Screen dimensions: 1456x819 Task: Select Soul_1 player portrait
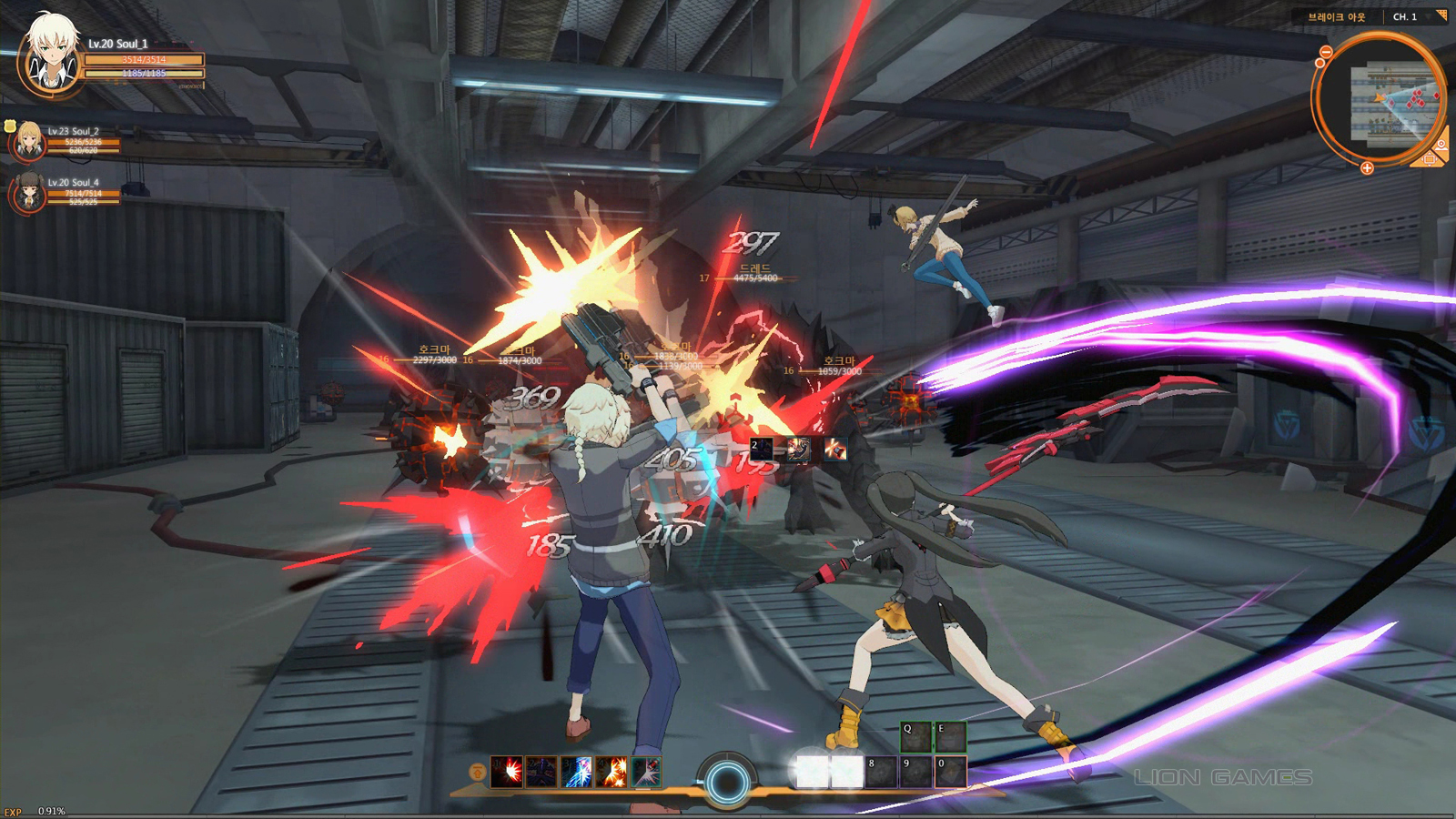click(x=52, y=55)
